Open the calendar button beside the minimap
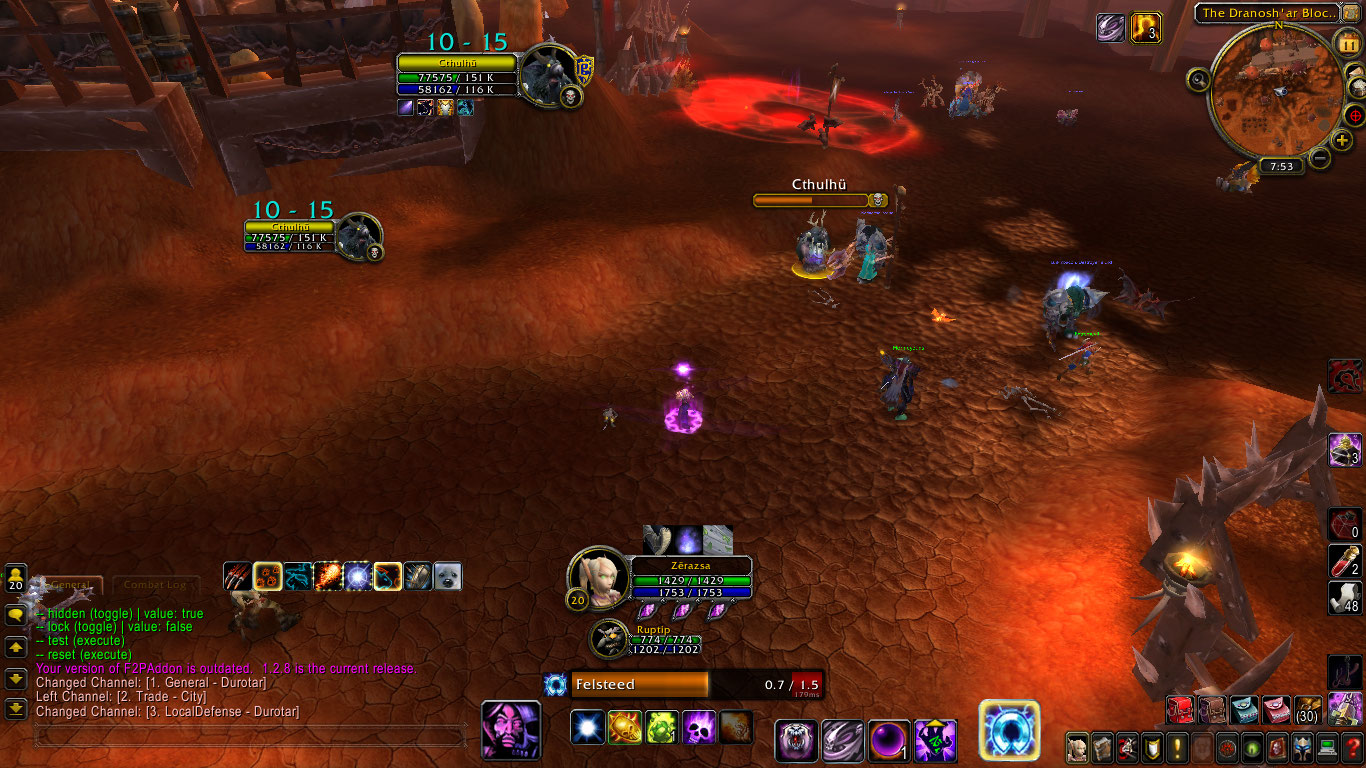This screenshot has height=768, width=1366. (1346, 42)
